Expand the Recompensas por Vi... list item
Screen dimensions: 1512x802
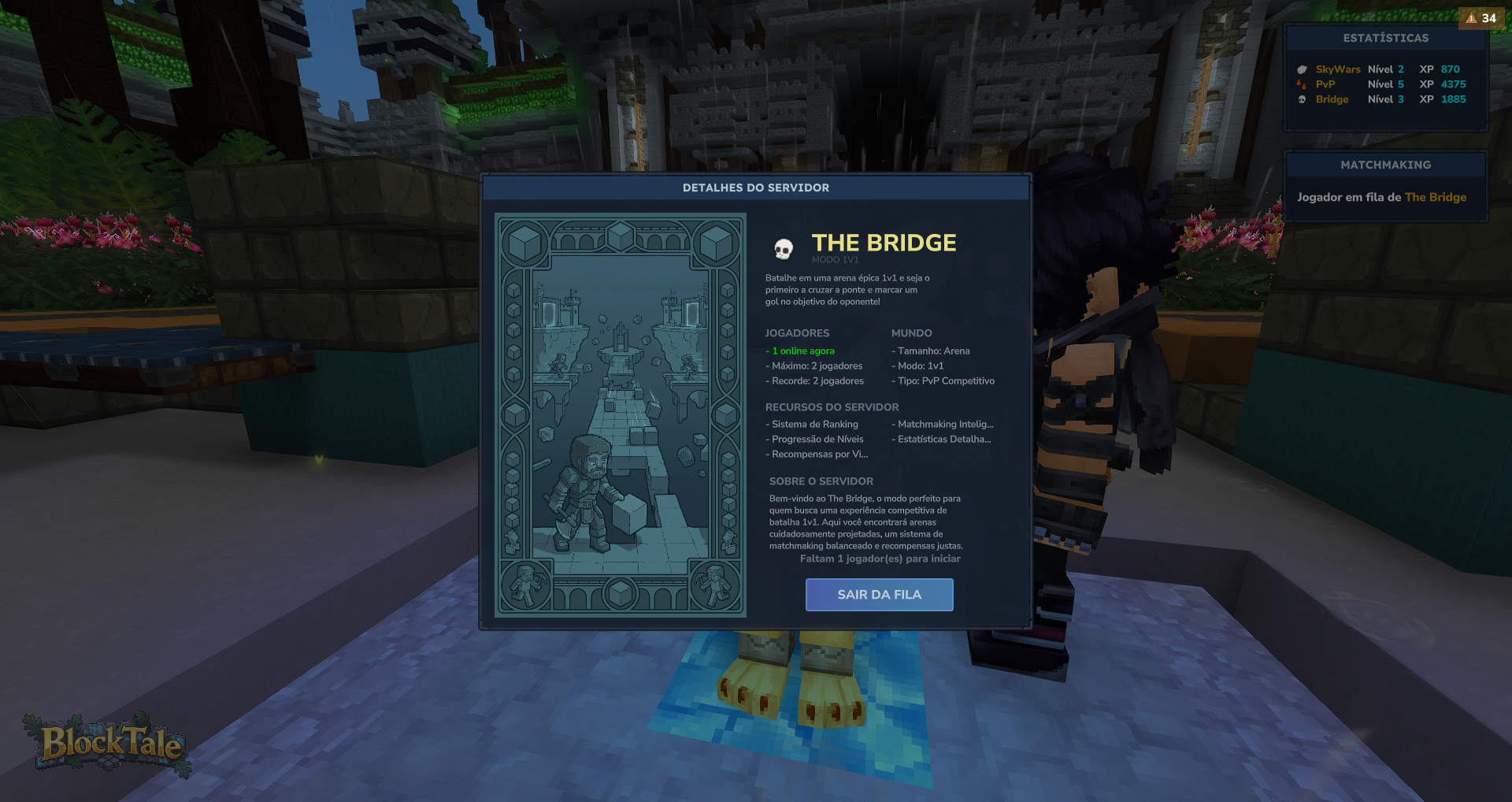pyautogui.click(x=817, y=454)
